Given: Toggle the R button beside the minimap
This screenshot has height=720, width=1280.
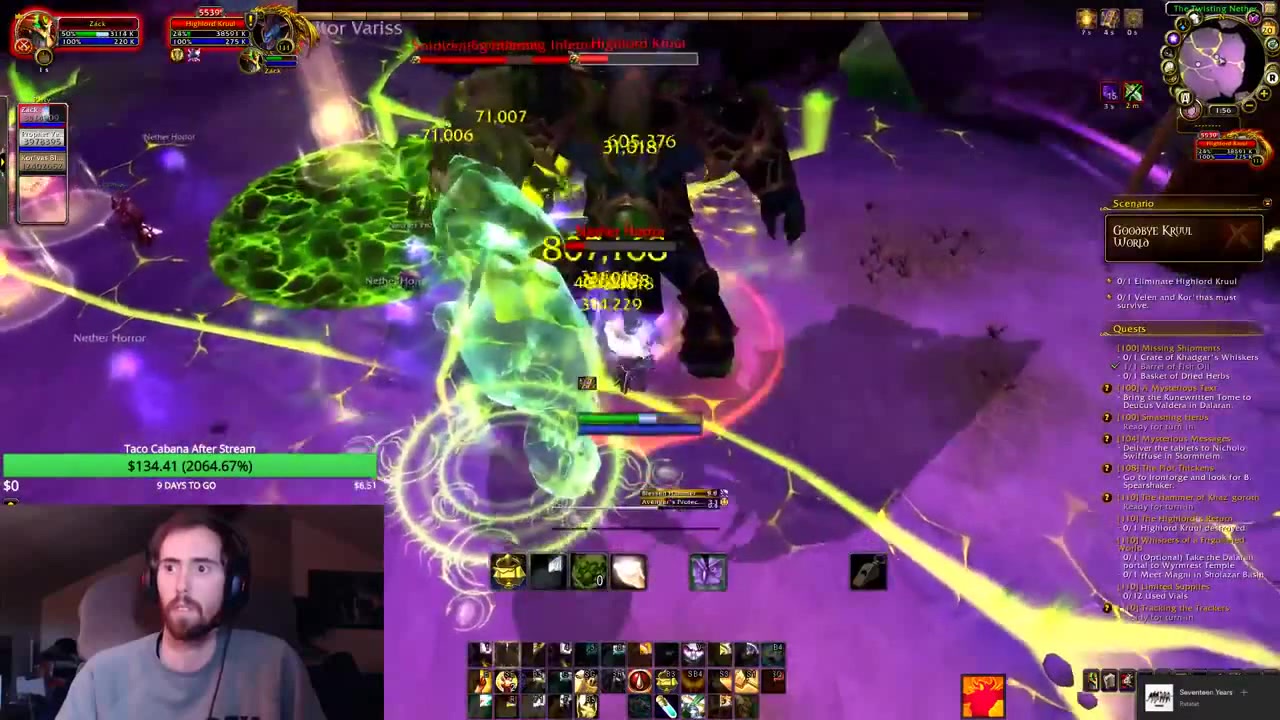Looking at the screenshot, I should [1272, 78].
